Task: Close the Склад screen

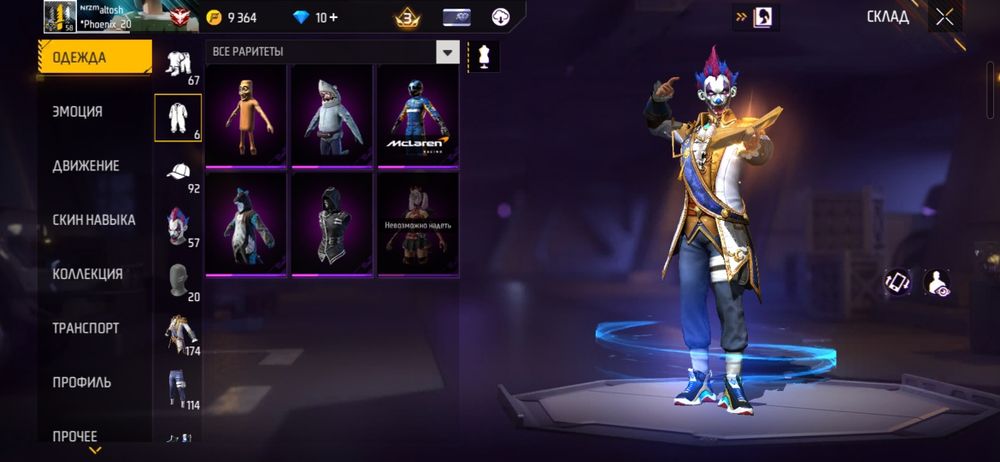Action: coord(944,16)
